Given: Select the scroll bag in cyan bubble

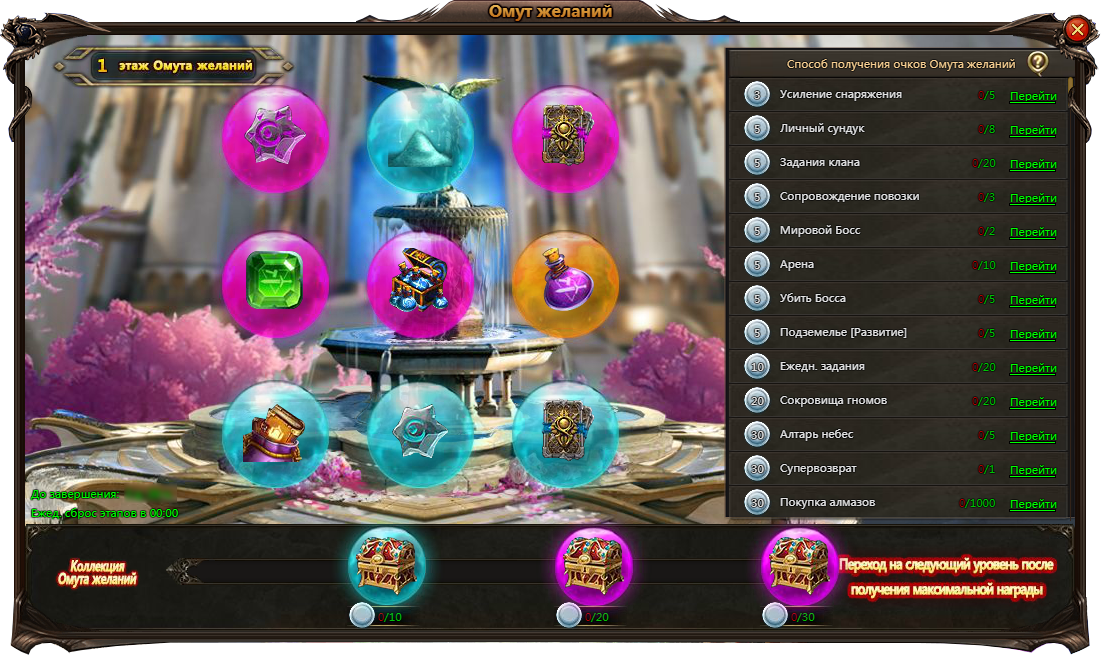Looking at the screenshot, I should point(275,434).
